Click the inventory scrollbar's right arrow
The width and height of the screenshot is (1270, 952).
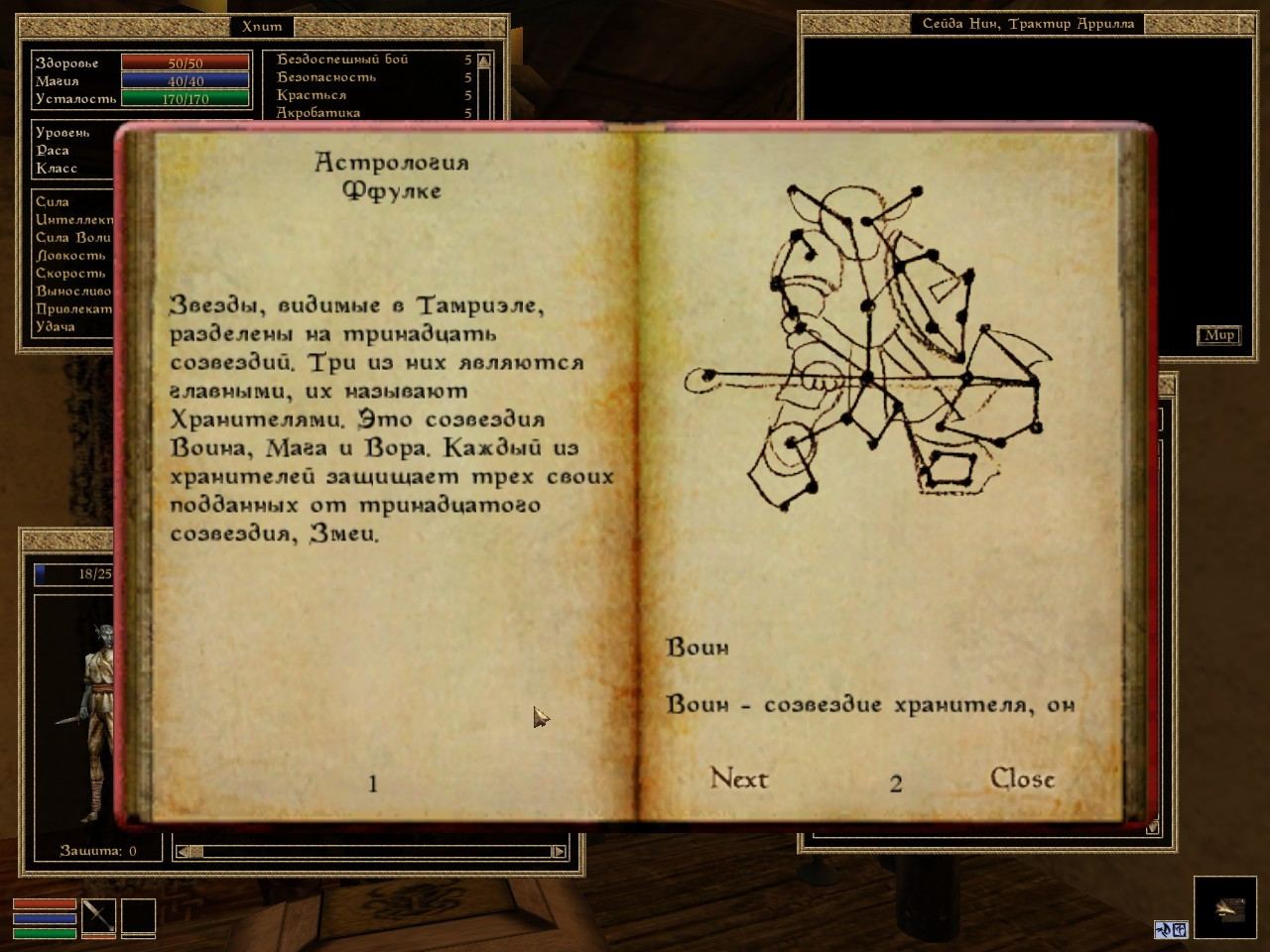tap(559, 851)
